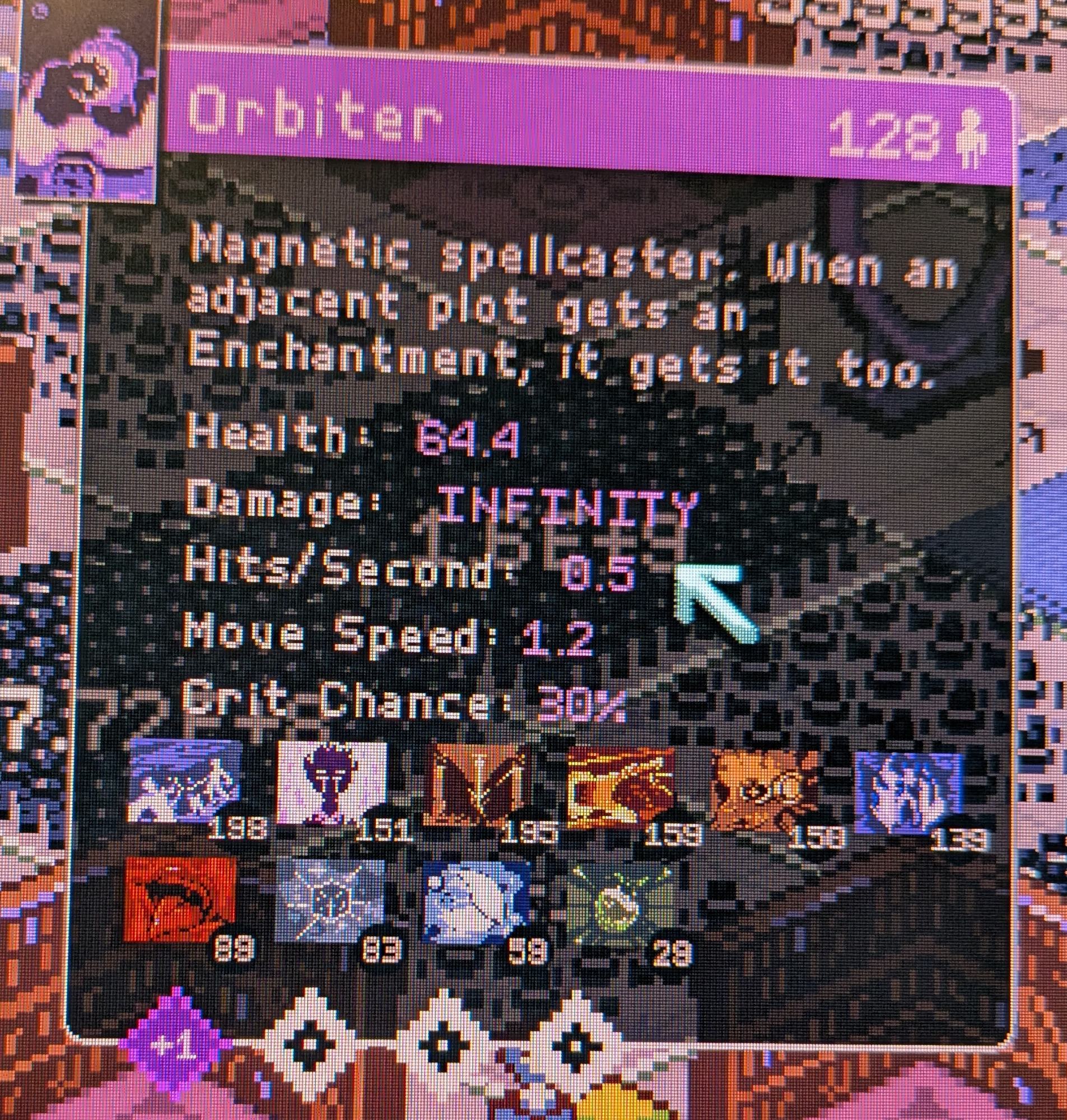Select the grey starburst enchantment icon
Screen dimensions: 1067x1120
(x=330, y=898)
